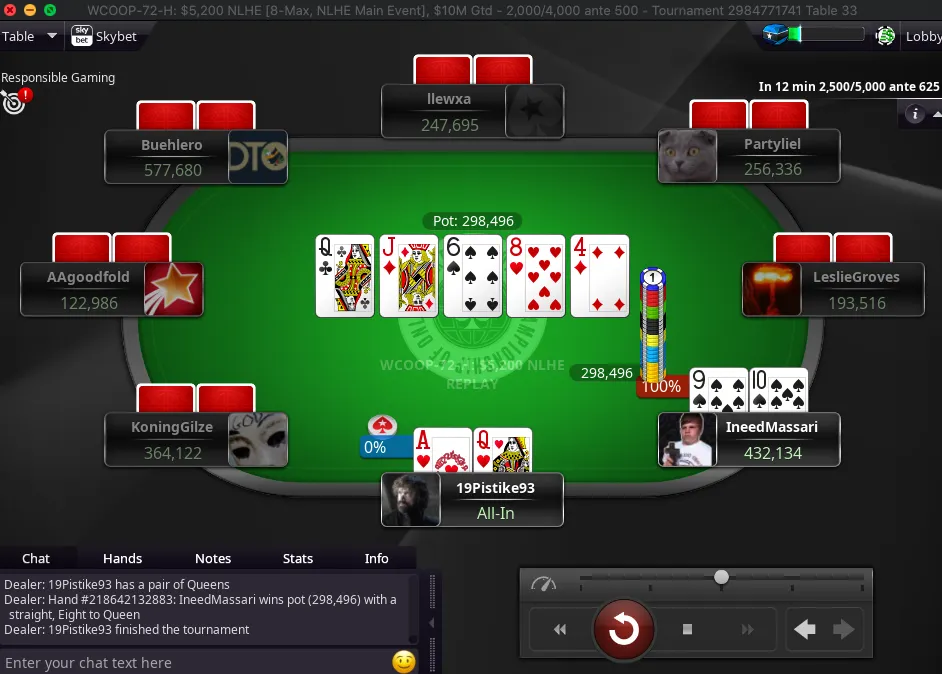Stop the replay playback
942x674 pixels.
[687, 629]
